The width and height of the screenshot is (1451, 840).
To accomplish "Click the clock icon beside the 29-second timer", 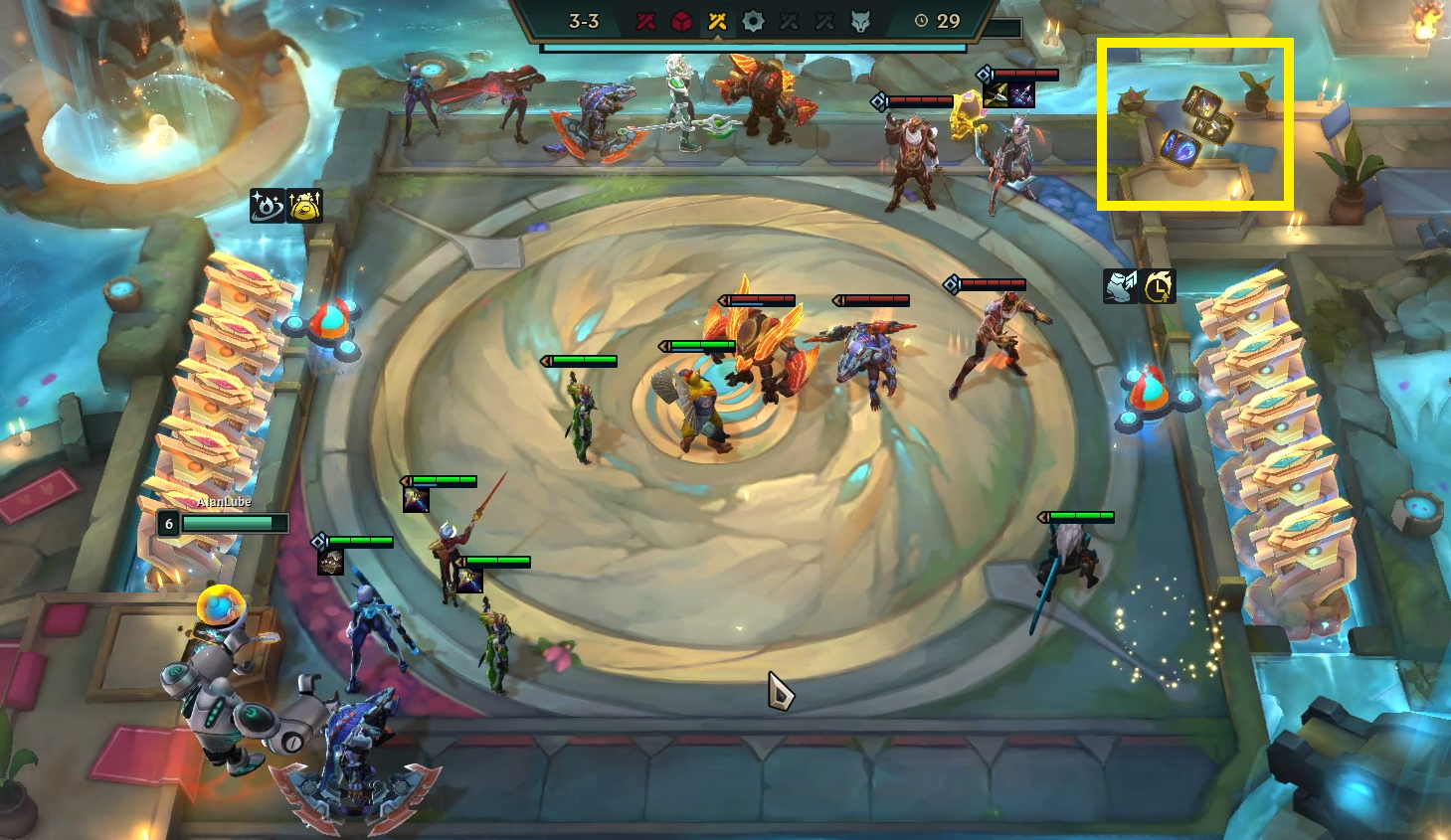I will tap(921, 21).
